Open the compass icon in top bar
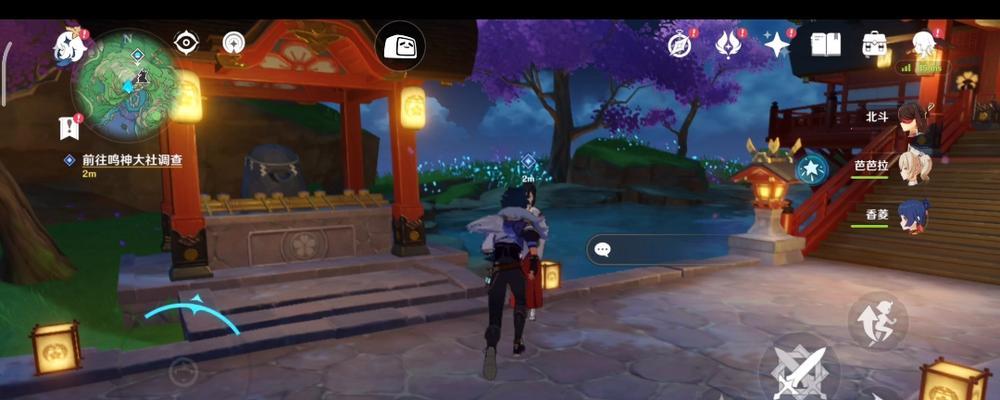Screen dimensions: 1000x400 [x=681, y=44]
